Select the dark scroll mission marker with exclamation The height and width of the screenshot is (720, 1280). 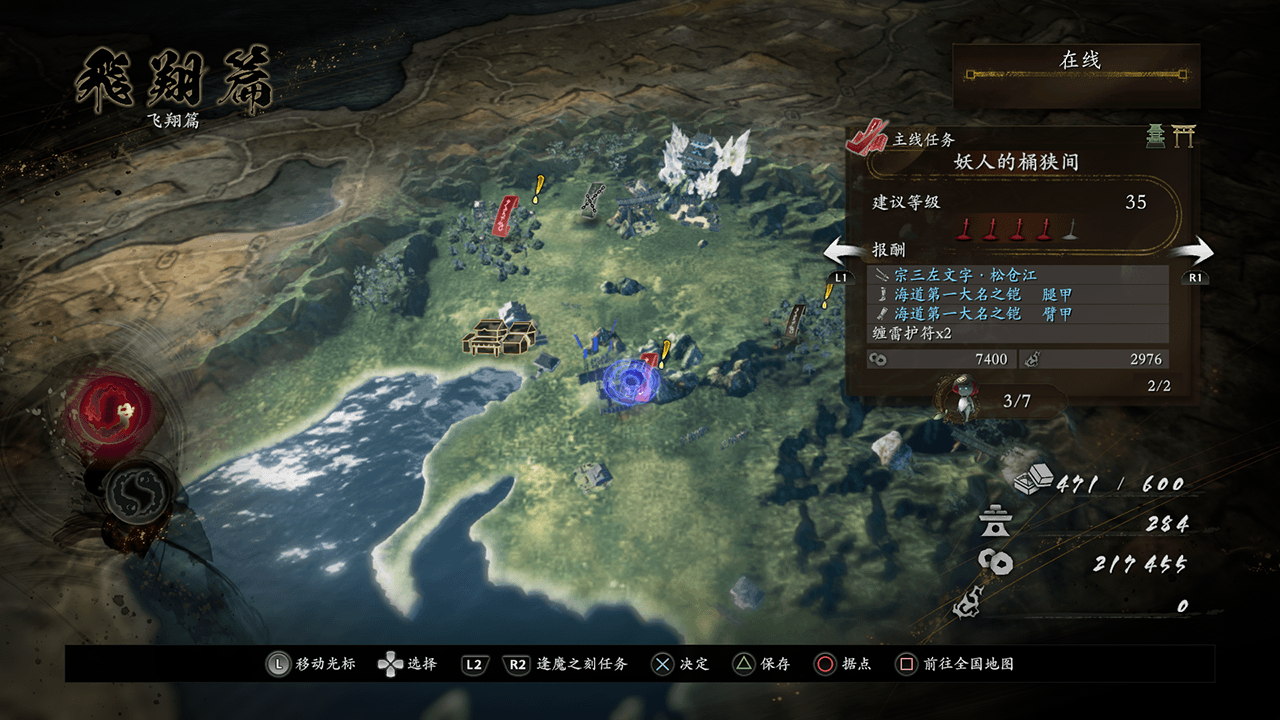(x=796, y=319)
